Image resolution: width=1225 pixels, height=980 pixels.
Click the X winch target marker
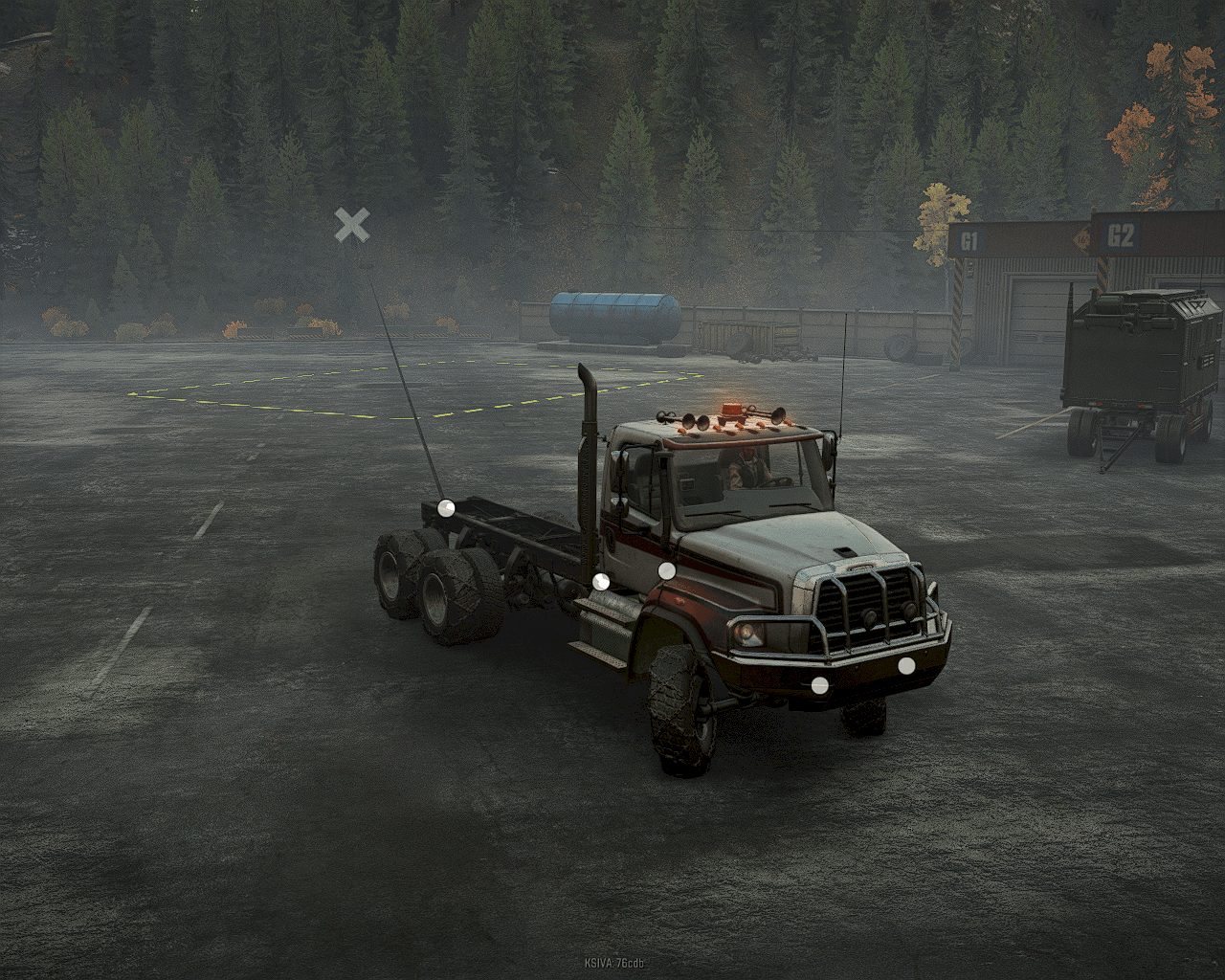352,226
